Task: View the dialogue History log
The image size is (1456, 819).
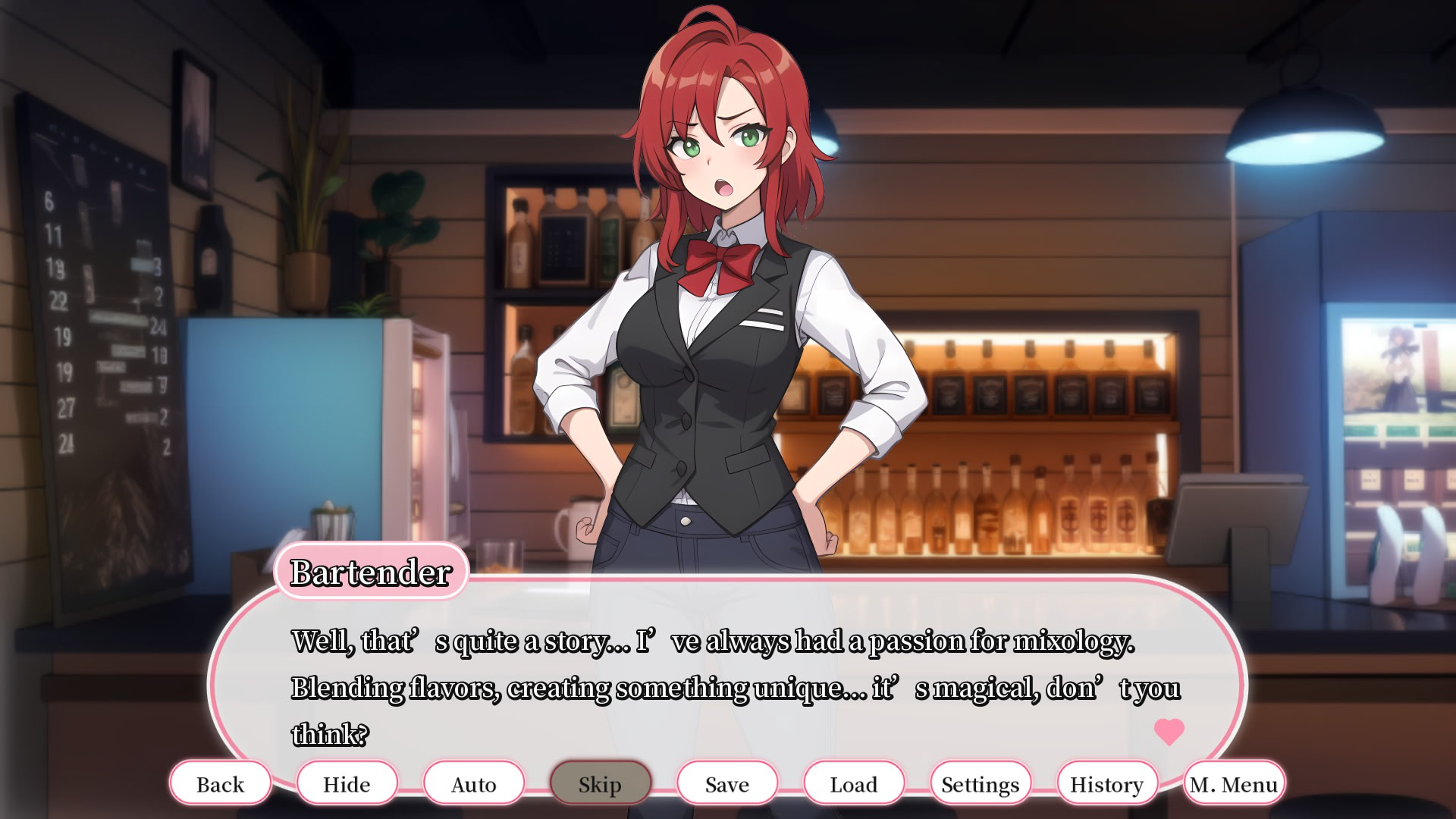Action: click(1105, 783)
